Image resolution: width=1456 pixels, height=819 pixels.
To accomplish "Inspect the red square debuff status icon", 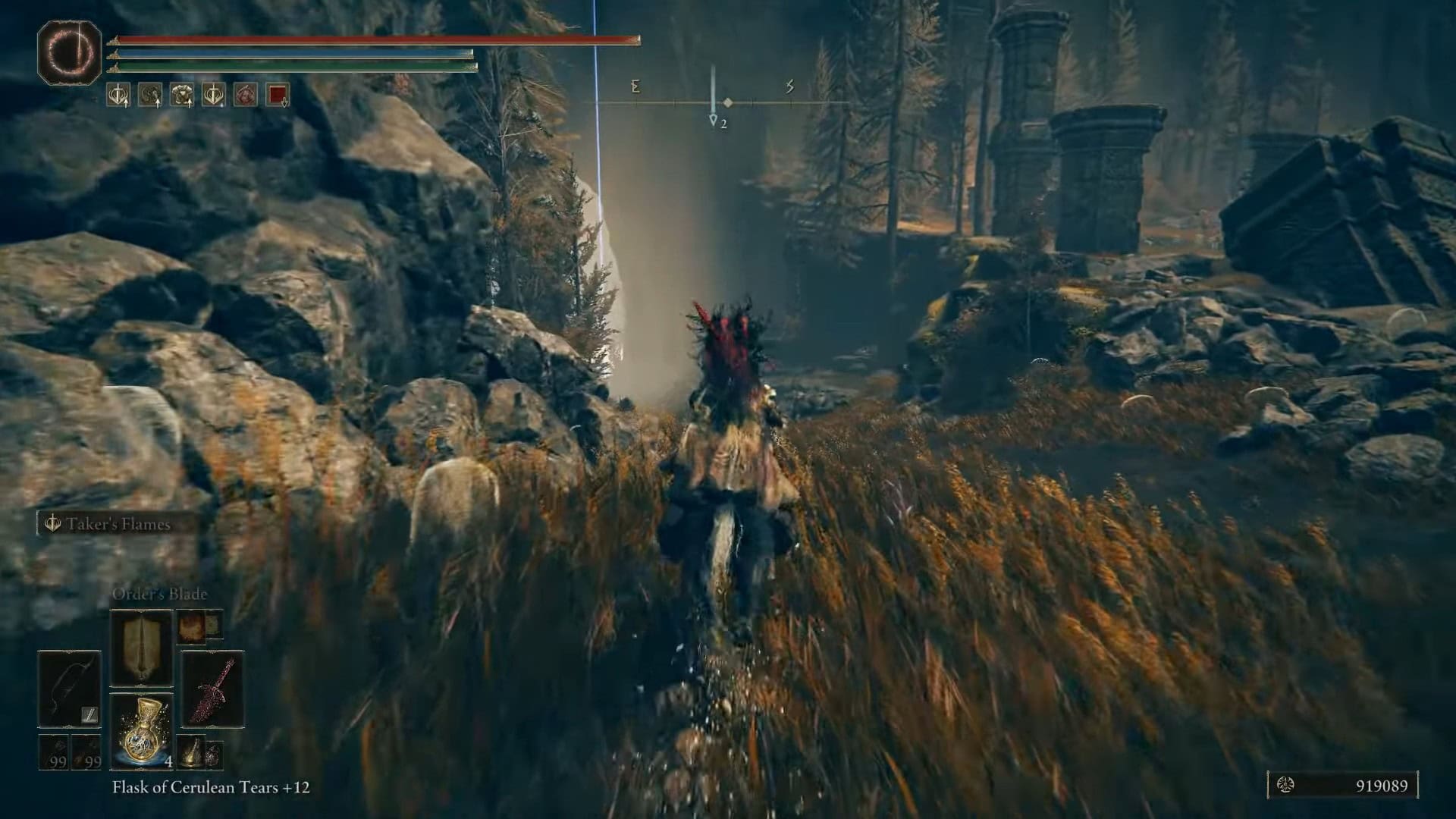I will pos(278,95).
